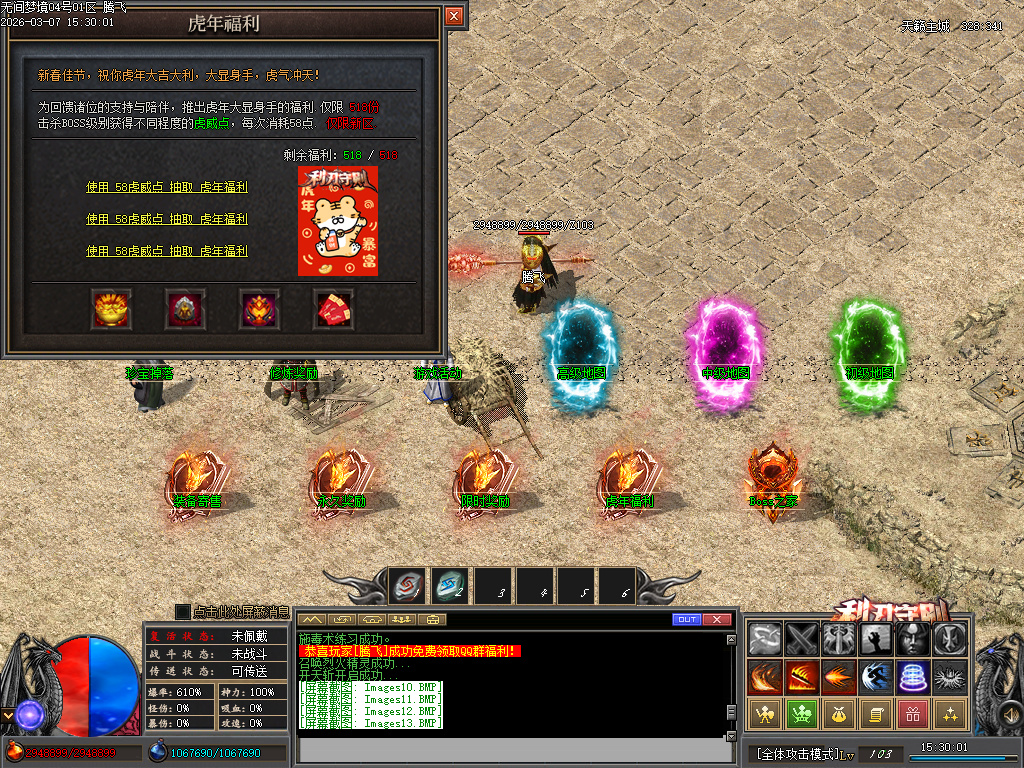The height and width of the screenshot is (768, 1024).
Task: Close the chat panel with red X
Action: [717, 620]
